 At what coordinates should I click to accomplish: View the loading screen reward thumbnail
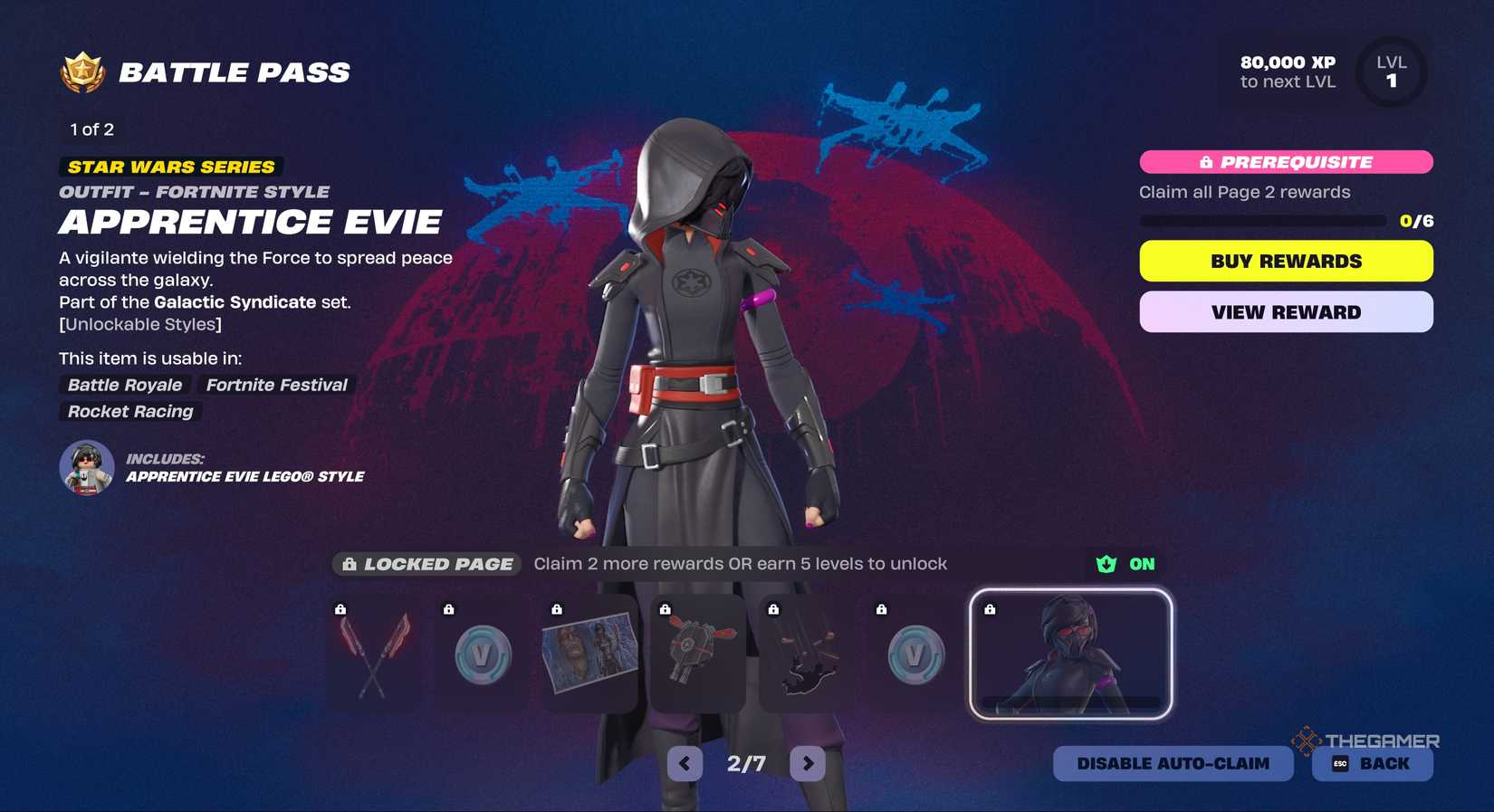[589, 654]
